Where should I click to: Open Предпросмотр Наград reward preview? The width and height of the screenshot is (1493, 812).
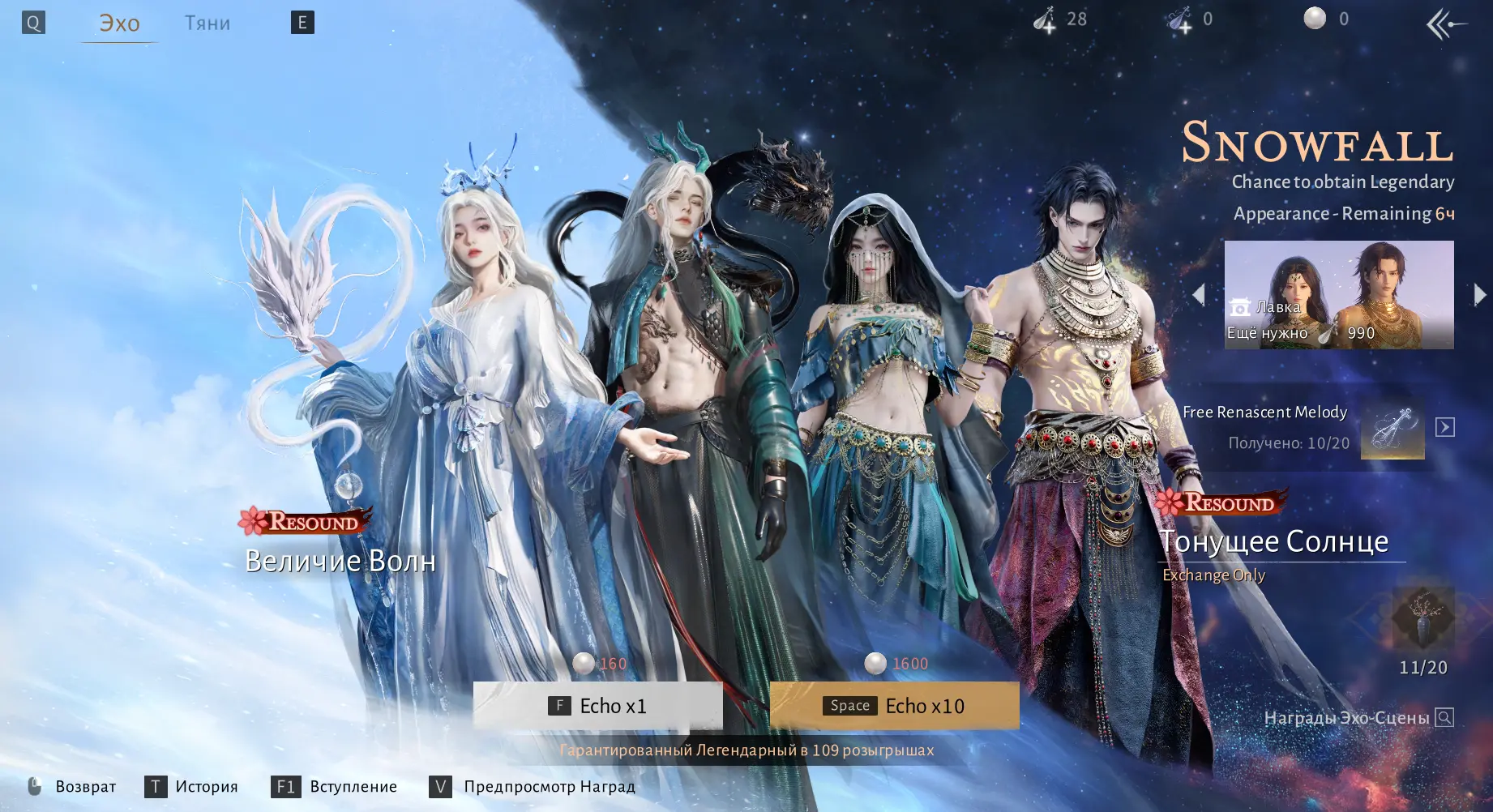point(533,787)
